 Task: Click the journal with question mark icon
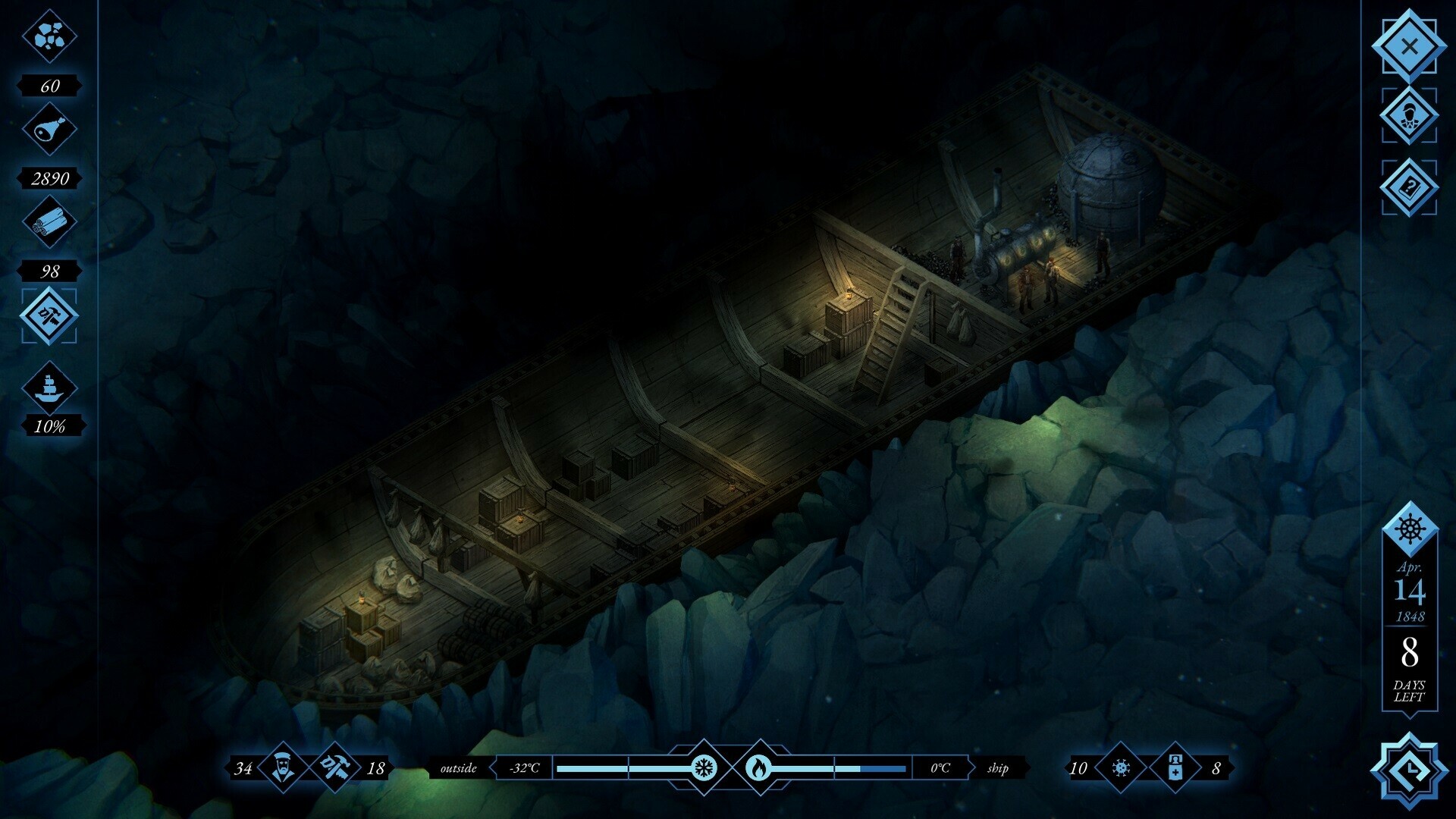tap(1407, 185)
